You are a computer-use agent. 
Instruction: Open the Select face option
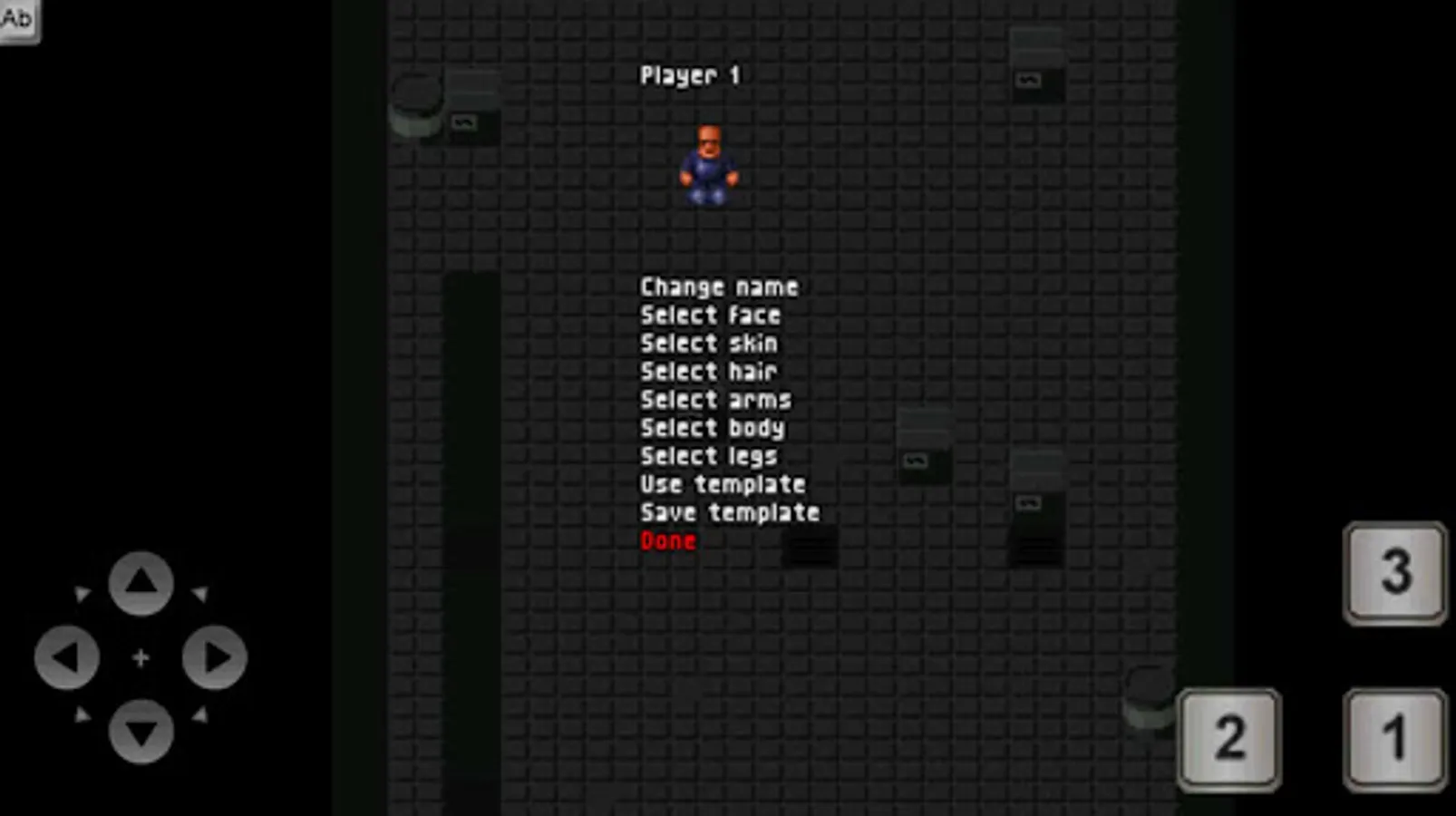[710, 315]
